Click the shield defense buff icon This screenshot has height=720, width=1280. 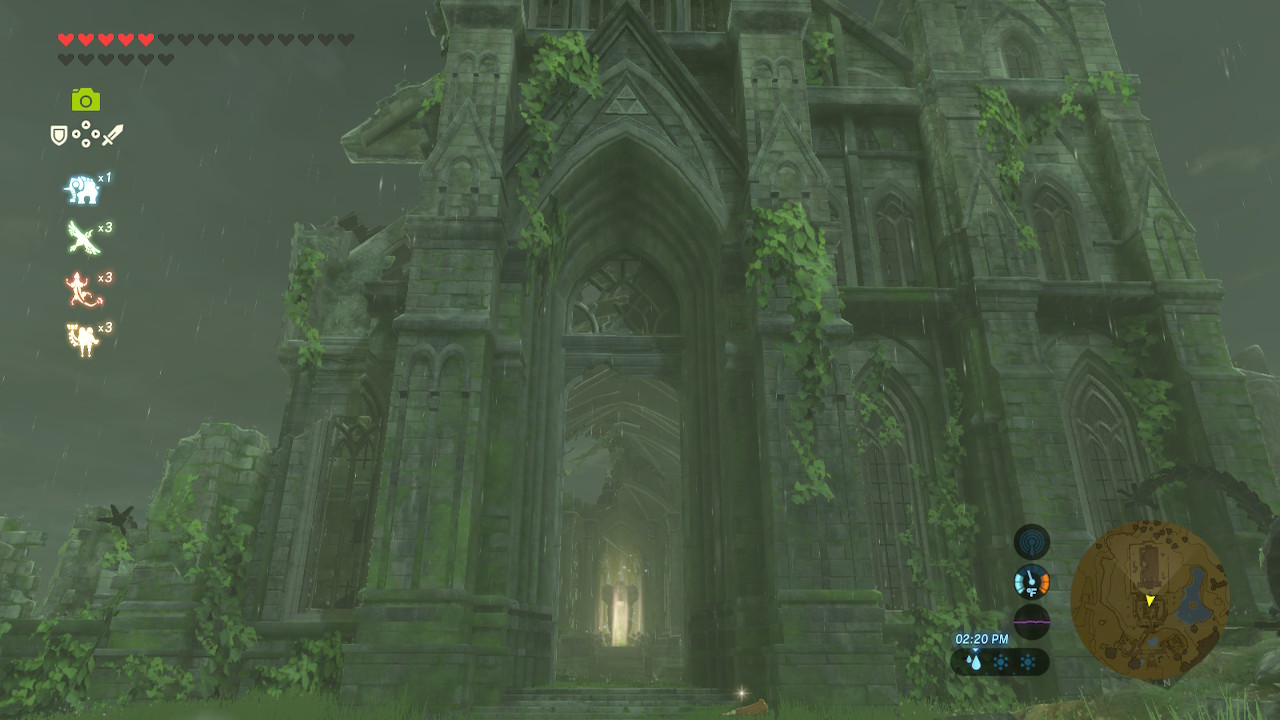[60, 136]
